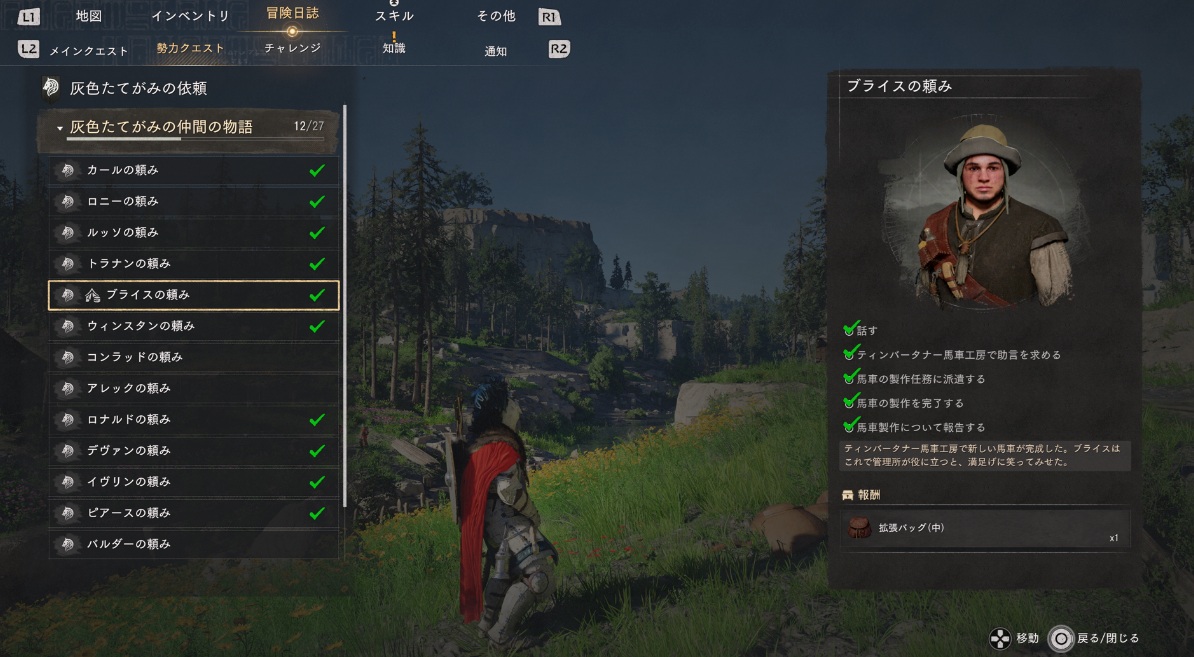Viewport: 1194px width, 657px height.
Task: Switch to the インベントリ tab
Action: point(190,16)
